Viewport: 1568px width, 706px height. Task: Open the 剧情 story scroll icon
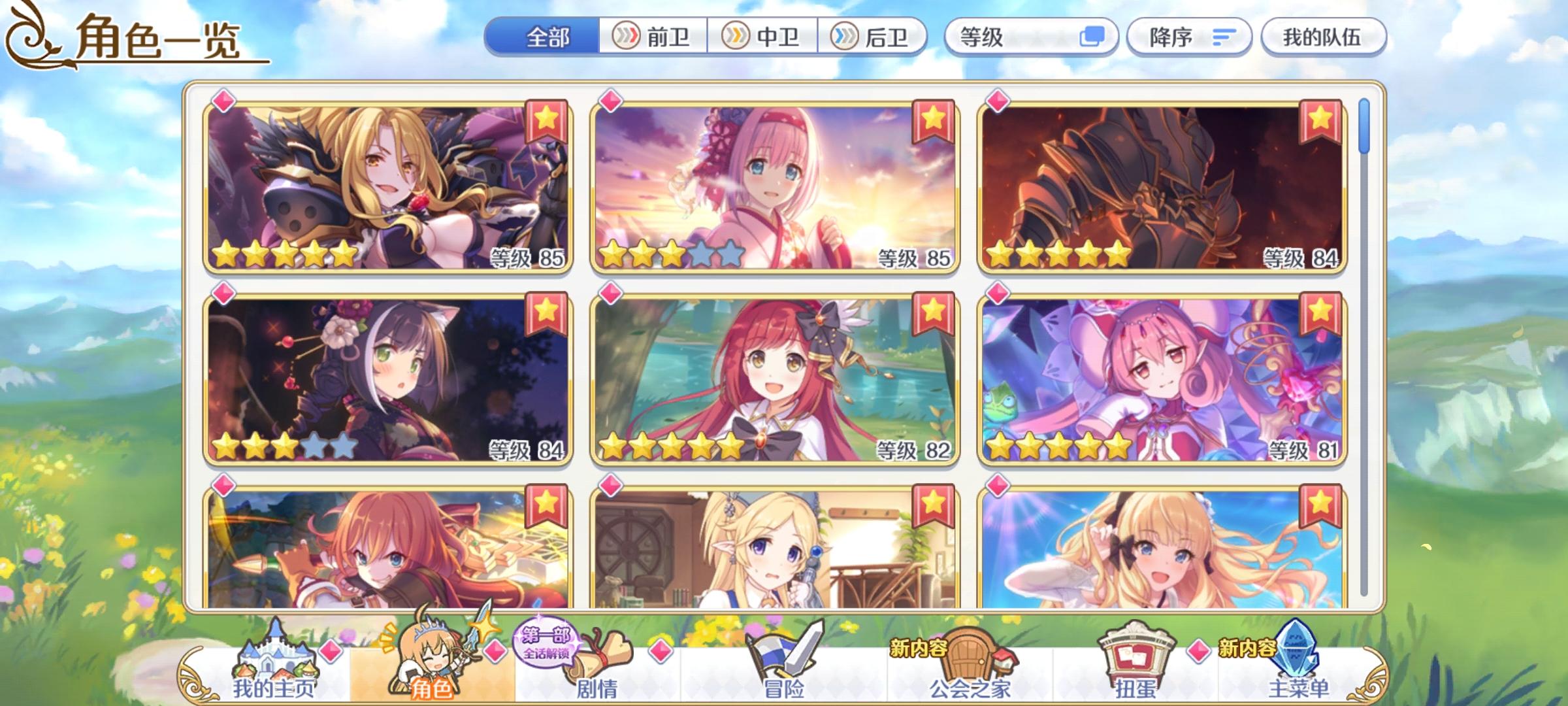pos(597,664)
